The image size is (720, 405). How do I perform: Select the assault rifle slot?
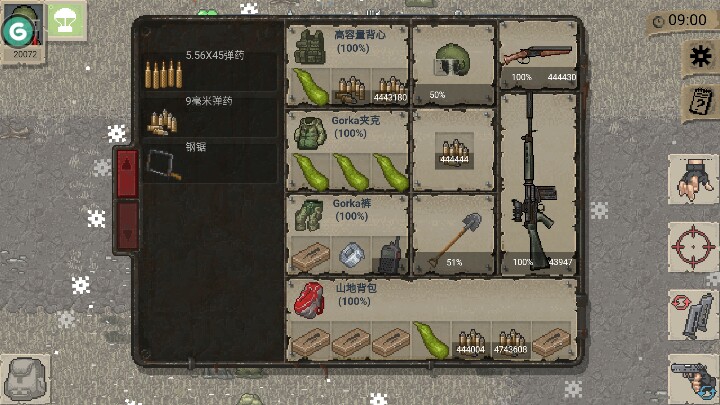(x=538, y=180)
